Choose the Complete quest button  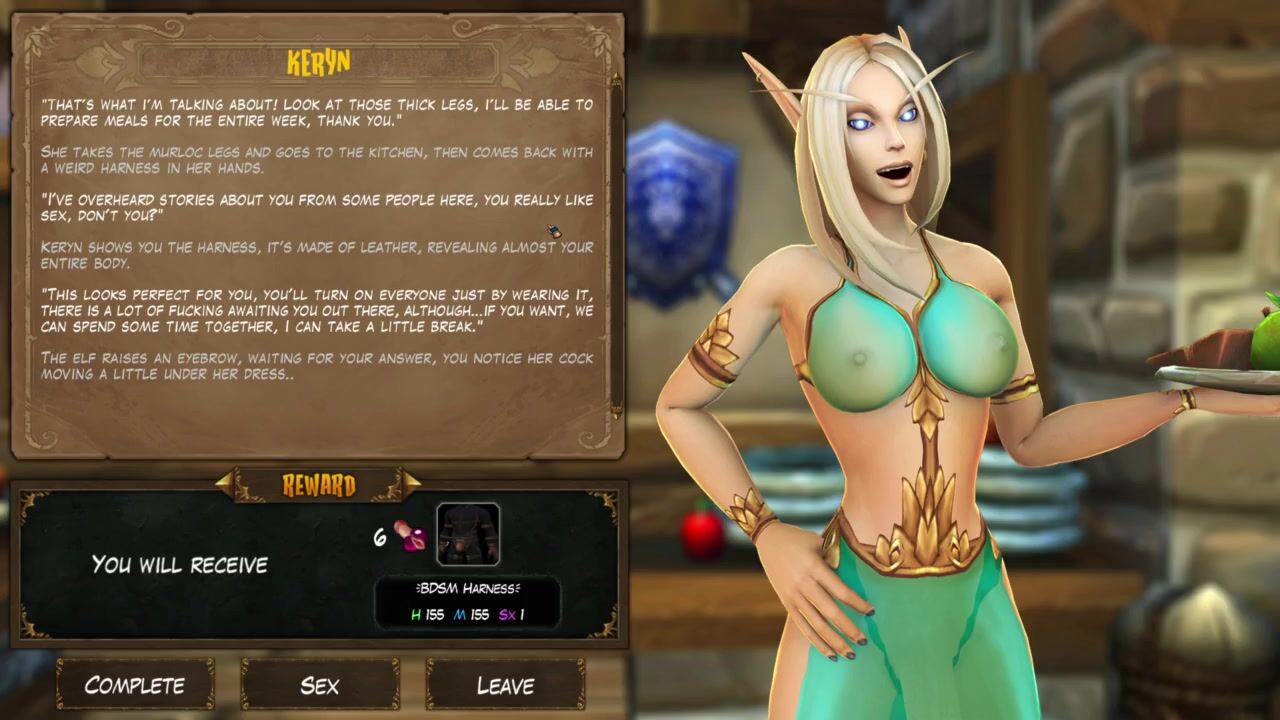(135, 685)
